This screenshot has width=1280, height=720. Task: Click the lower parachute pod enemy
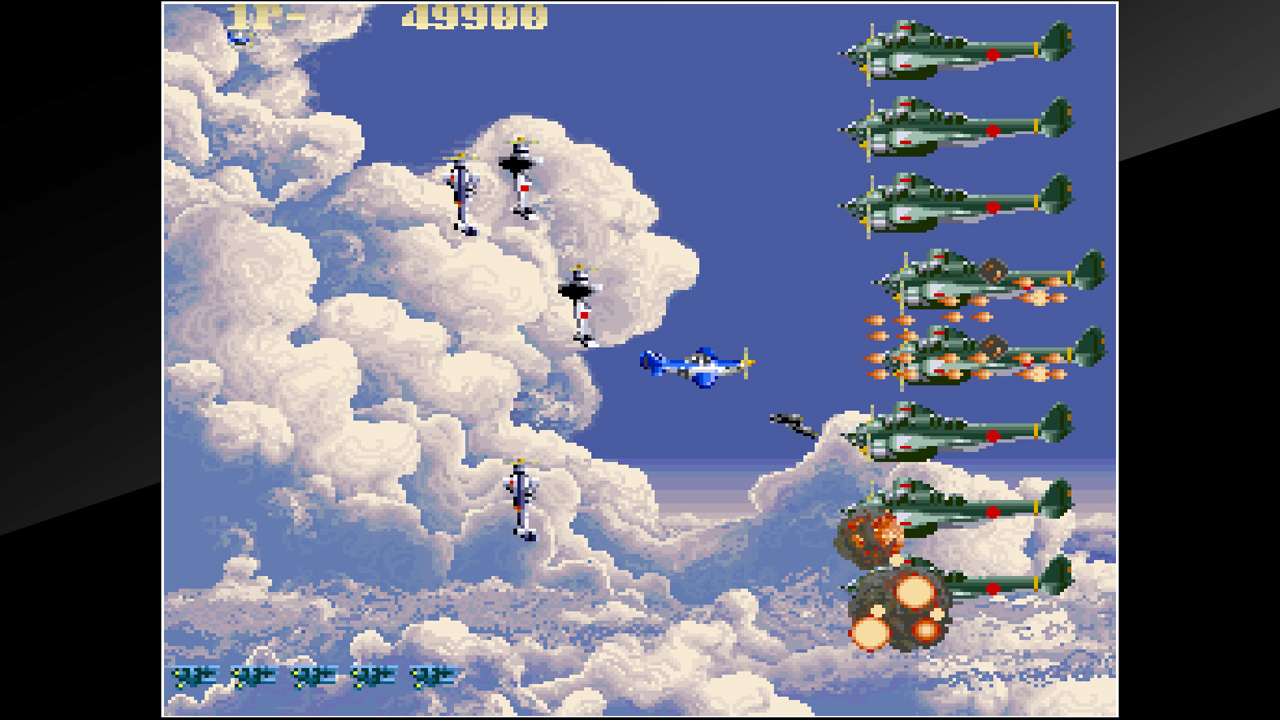click(520, 495)
